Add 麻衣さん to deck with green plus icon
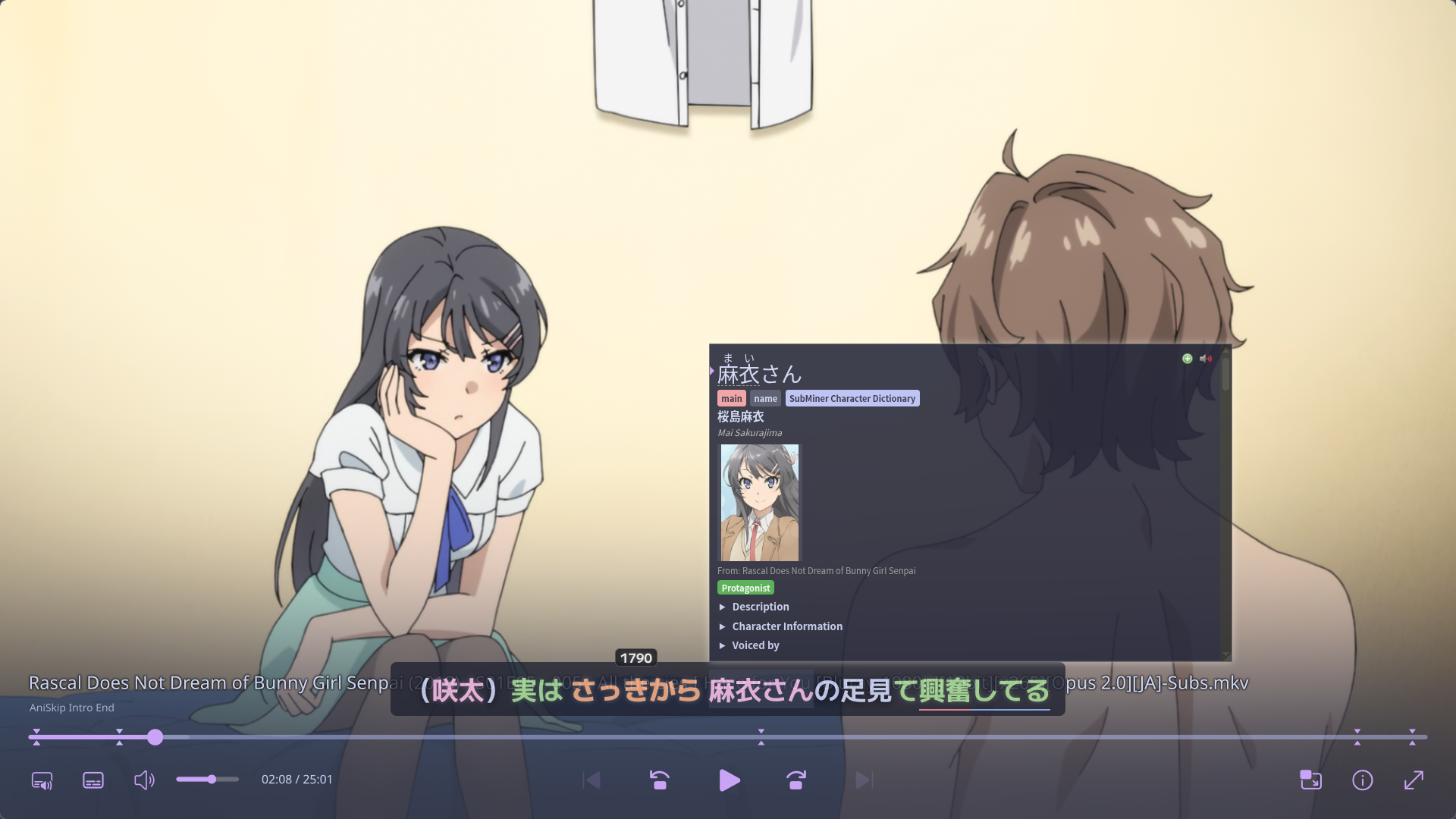This screenshot has width=1456, height=819. click(1186, 358)
